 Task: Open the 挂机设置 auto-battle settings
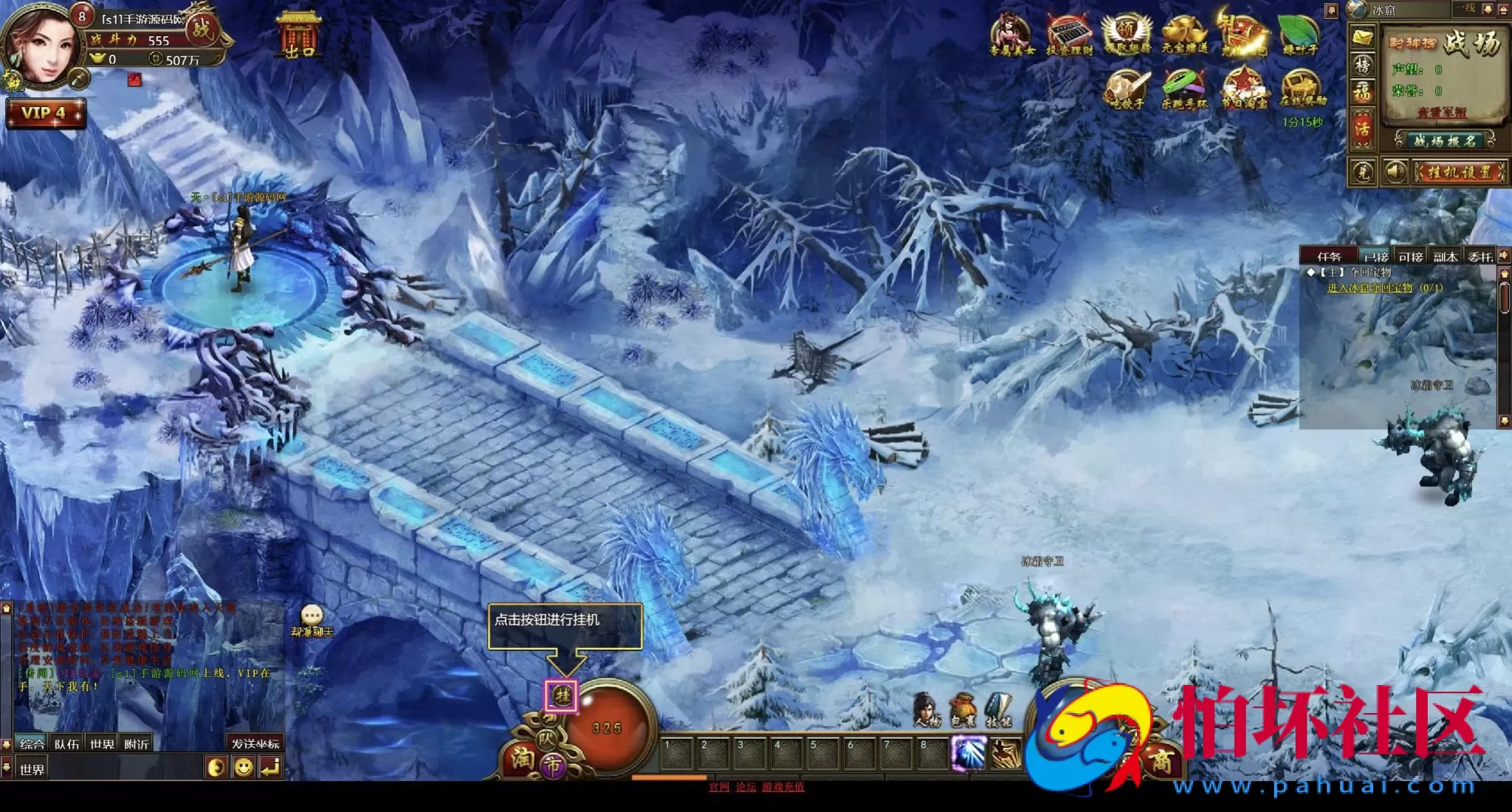coord(1459,173)
